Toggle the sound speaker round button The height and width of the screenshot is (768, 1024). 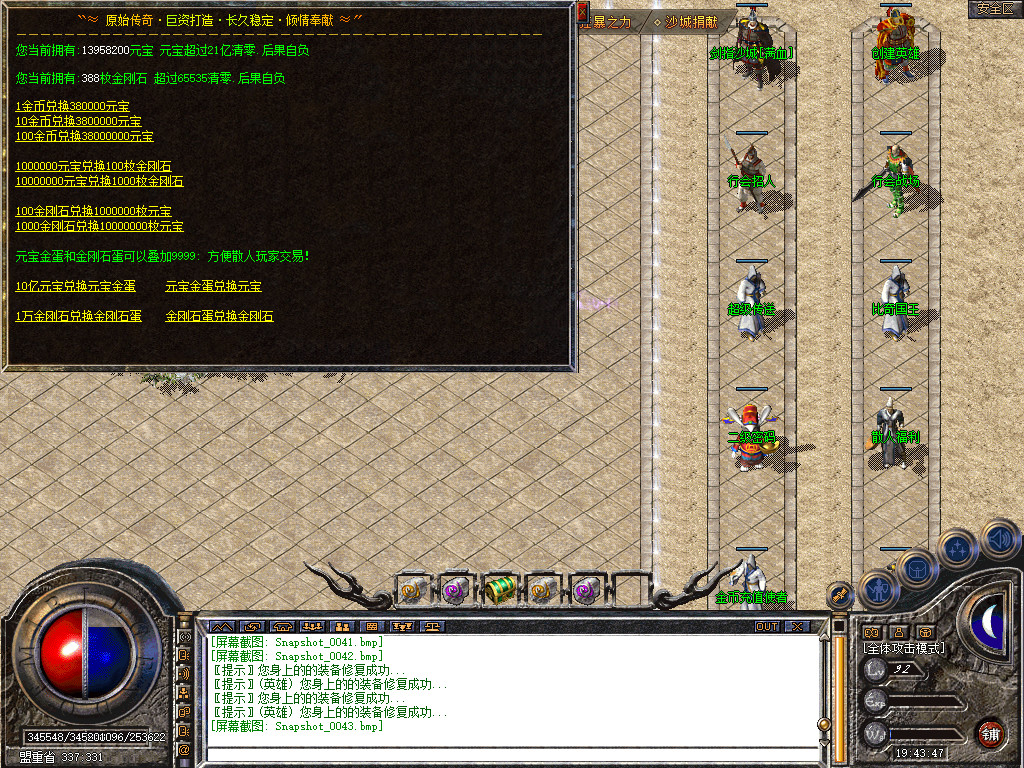(x=1000, y=540)
